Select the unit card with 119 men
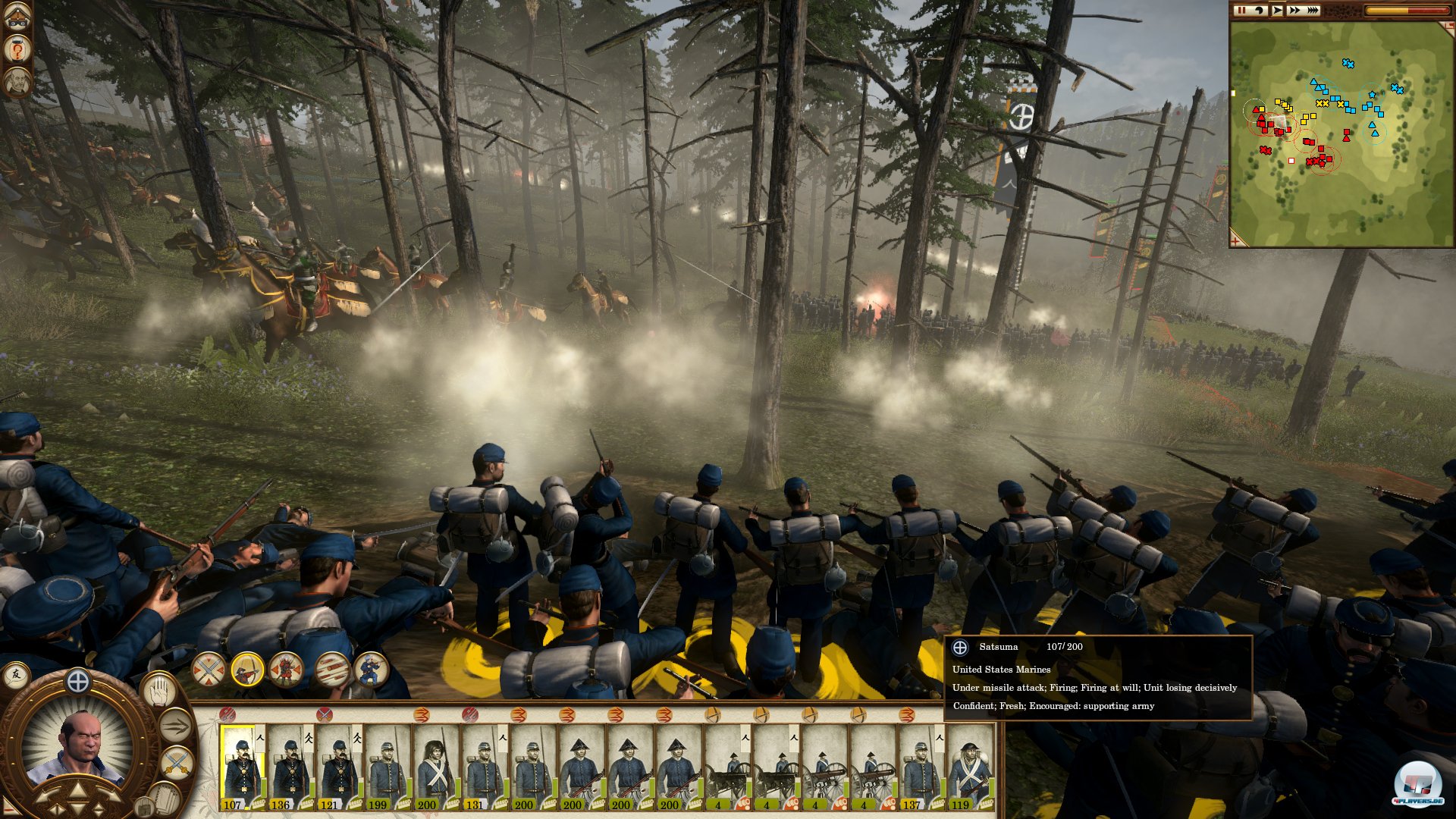The image size is (1456, 819). (969, 767)
